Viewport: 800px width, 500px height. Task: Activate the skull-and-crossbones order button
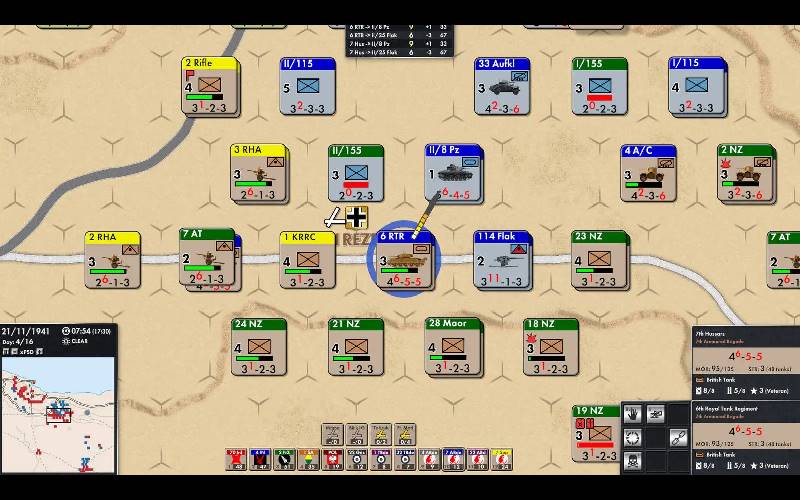[632, 462]
